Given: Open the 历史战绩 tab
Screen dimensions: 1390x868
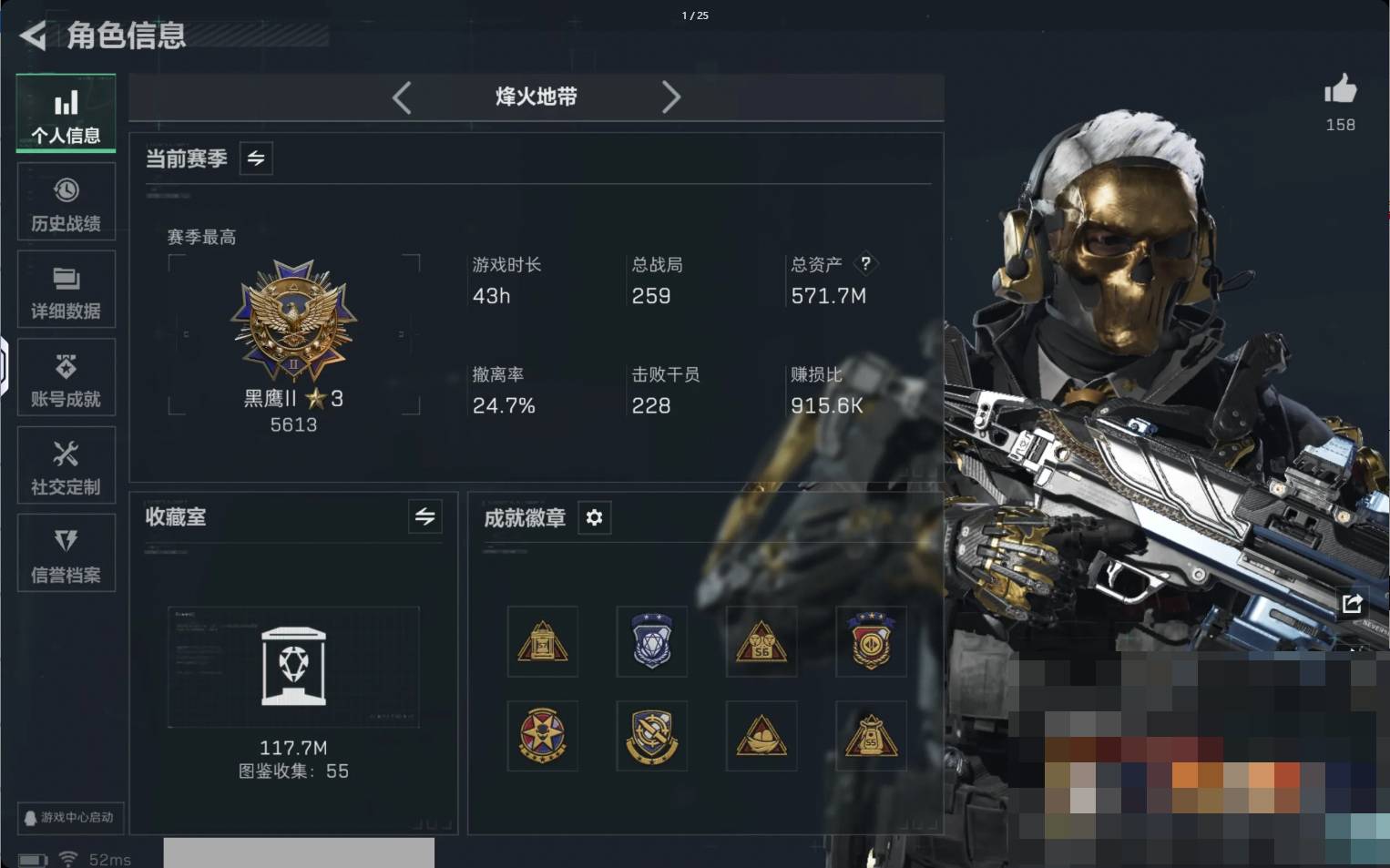Looking at the screenshot, I should (x=66, y=201).
